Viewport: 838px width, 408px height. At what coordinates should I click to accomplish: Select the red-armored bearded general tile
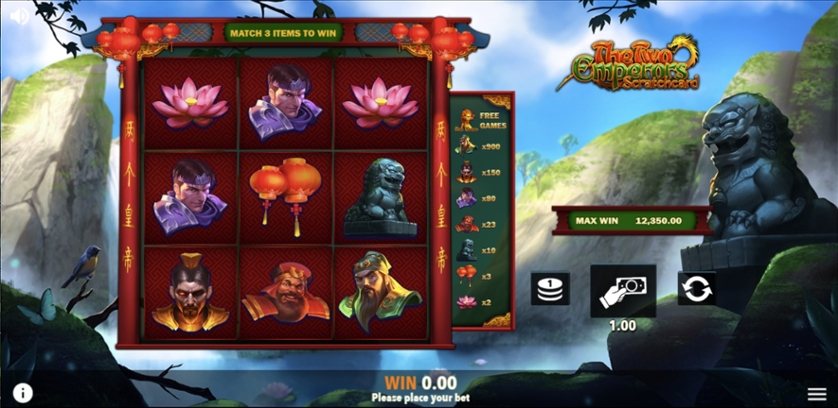click(285, 294)
